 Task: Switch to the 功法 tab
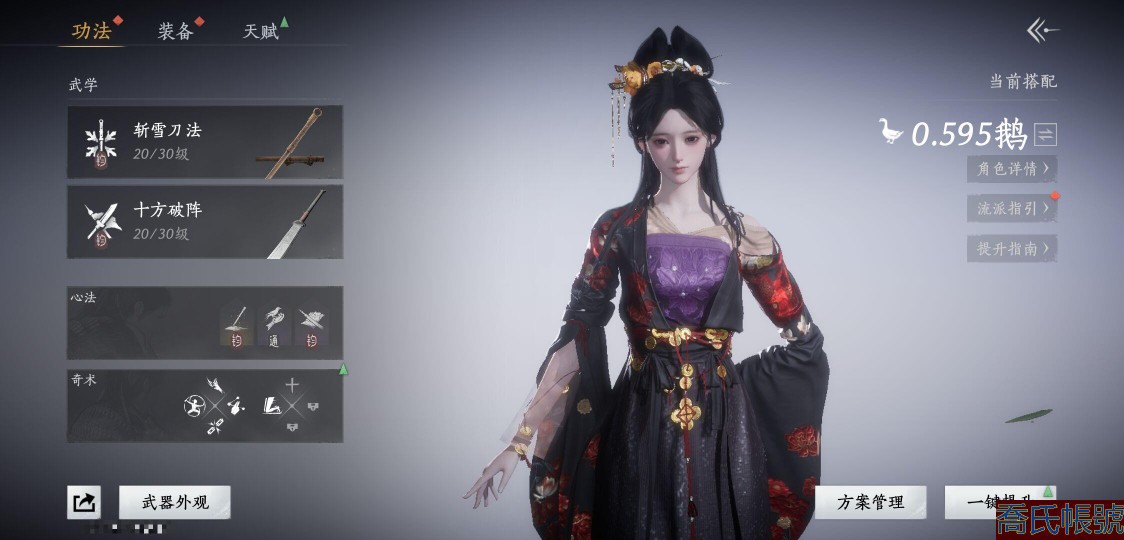[92, 31]
